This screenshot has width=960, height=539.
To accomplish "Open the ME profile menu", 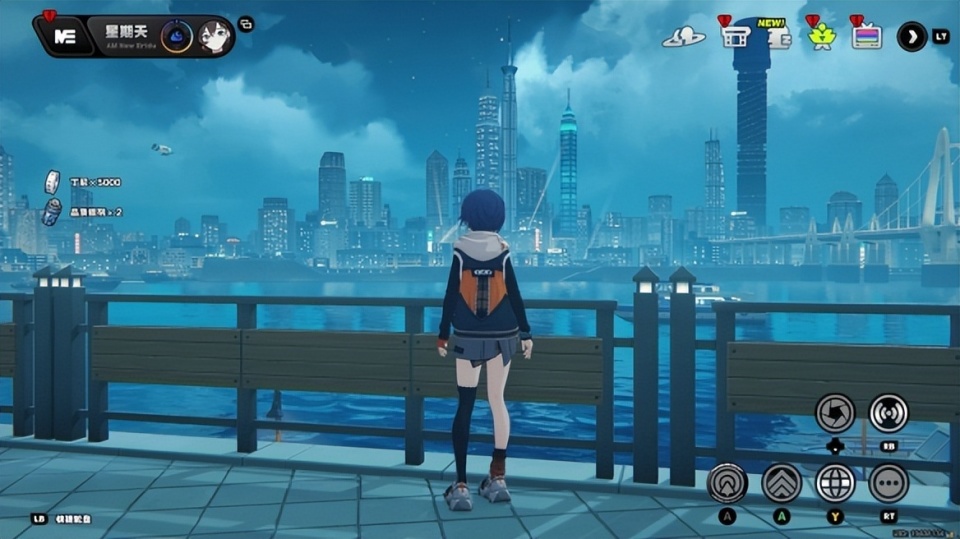I will click(65, 36).
